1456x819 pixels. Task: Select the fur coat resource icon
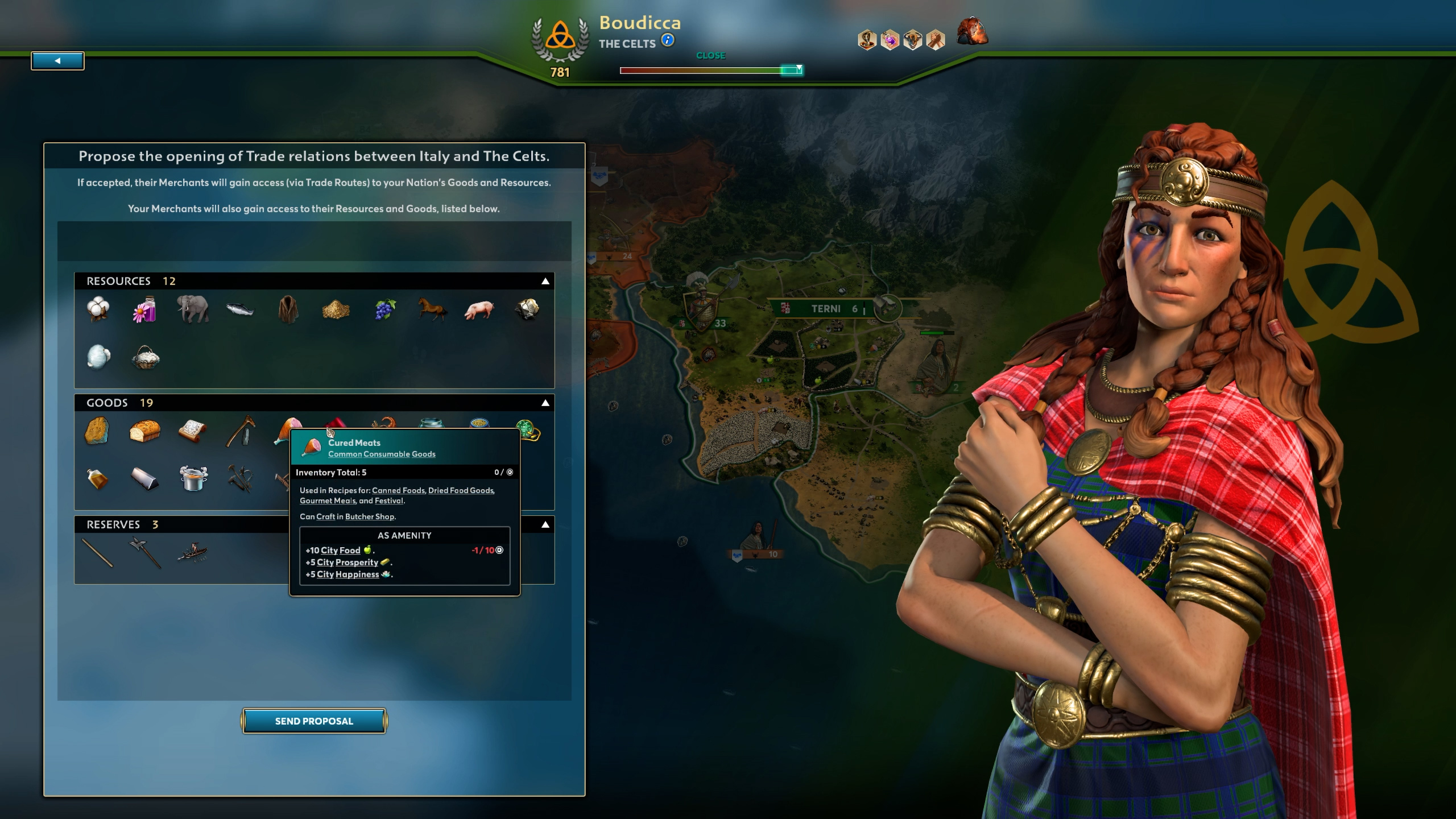pyautogui.click(x=288, y=310)
